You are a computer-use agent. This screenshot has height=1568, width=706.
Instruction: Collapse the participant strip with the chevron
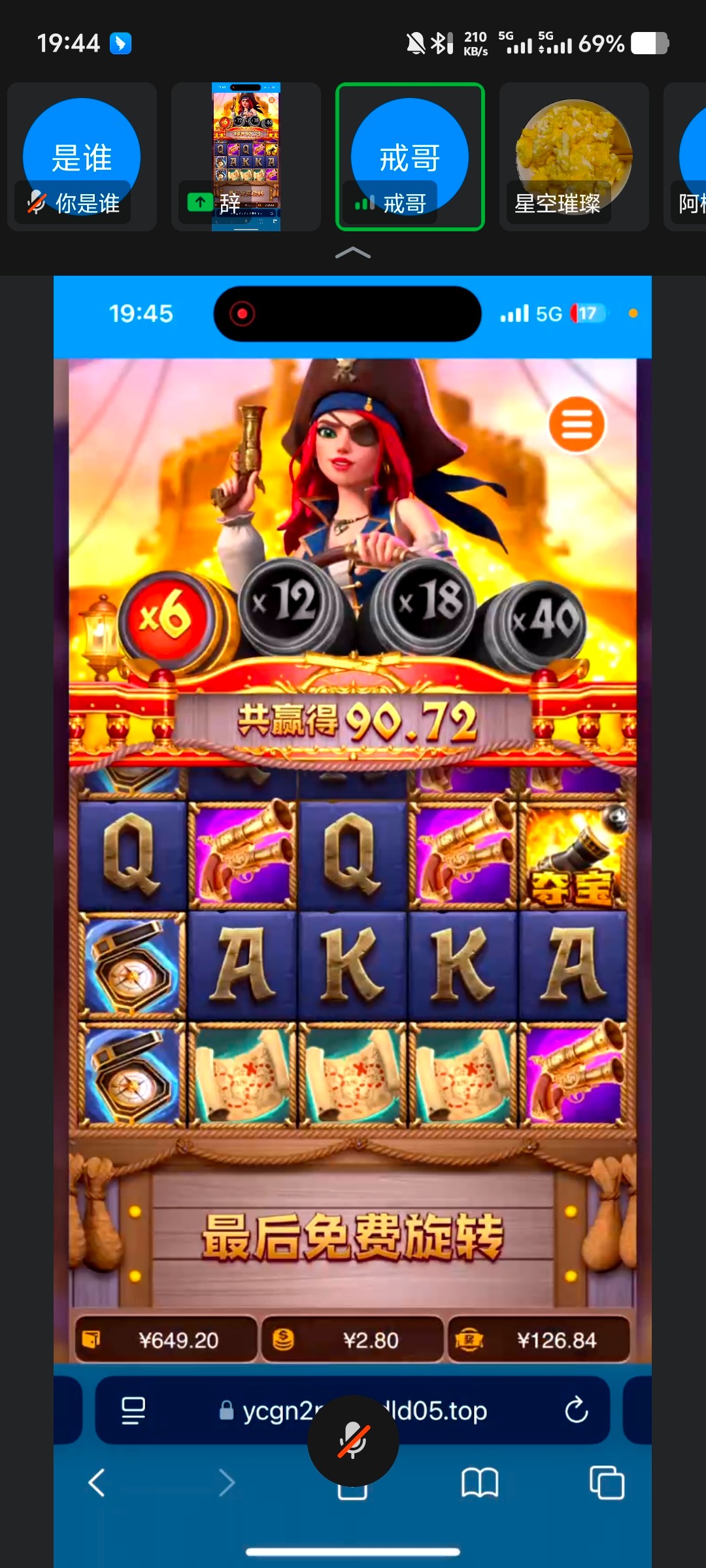coord(353,253)
